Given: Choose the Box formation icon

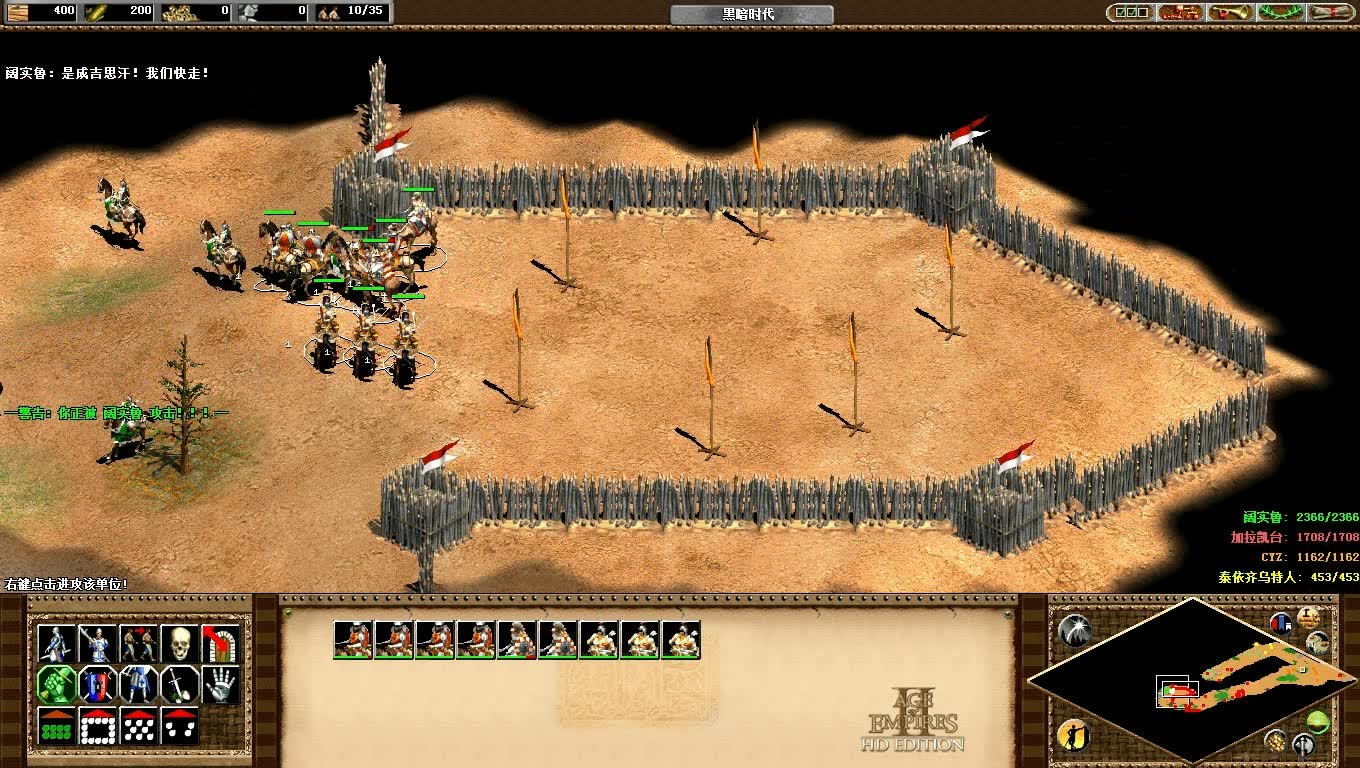Looking at the screenshot, I should tap(98, 726).
